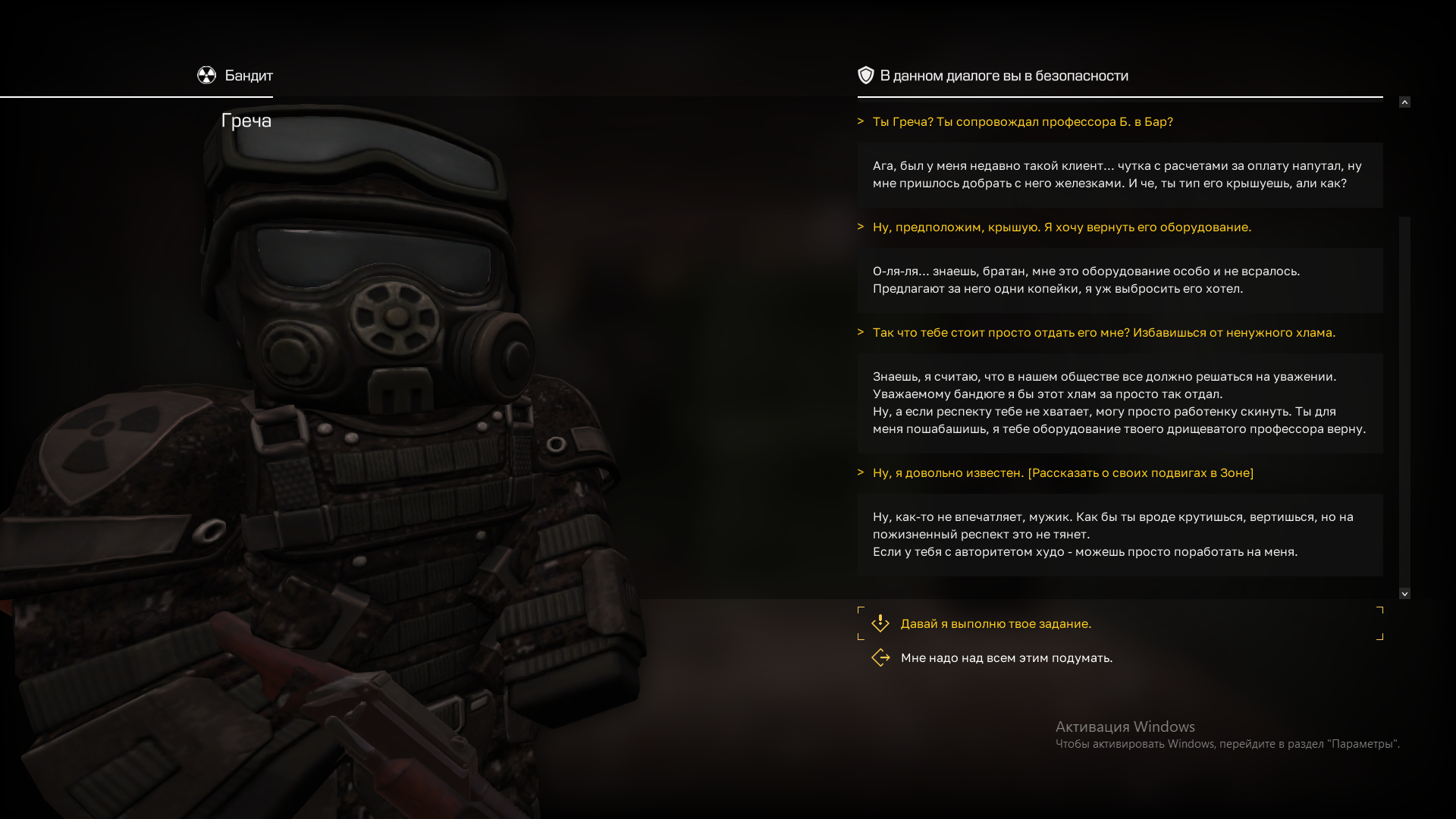The image size is (1456, 819).
Task: Choose "Давай я выполню твое задание." reply
Action: [995, 623]
